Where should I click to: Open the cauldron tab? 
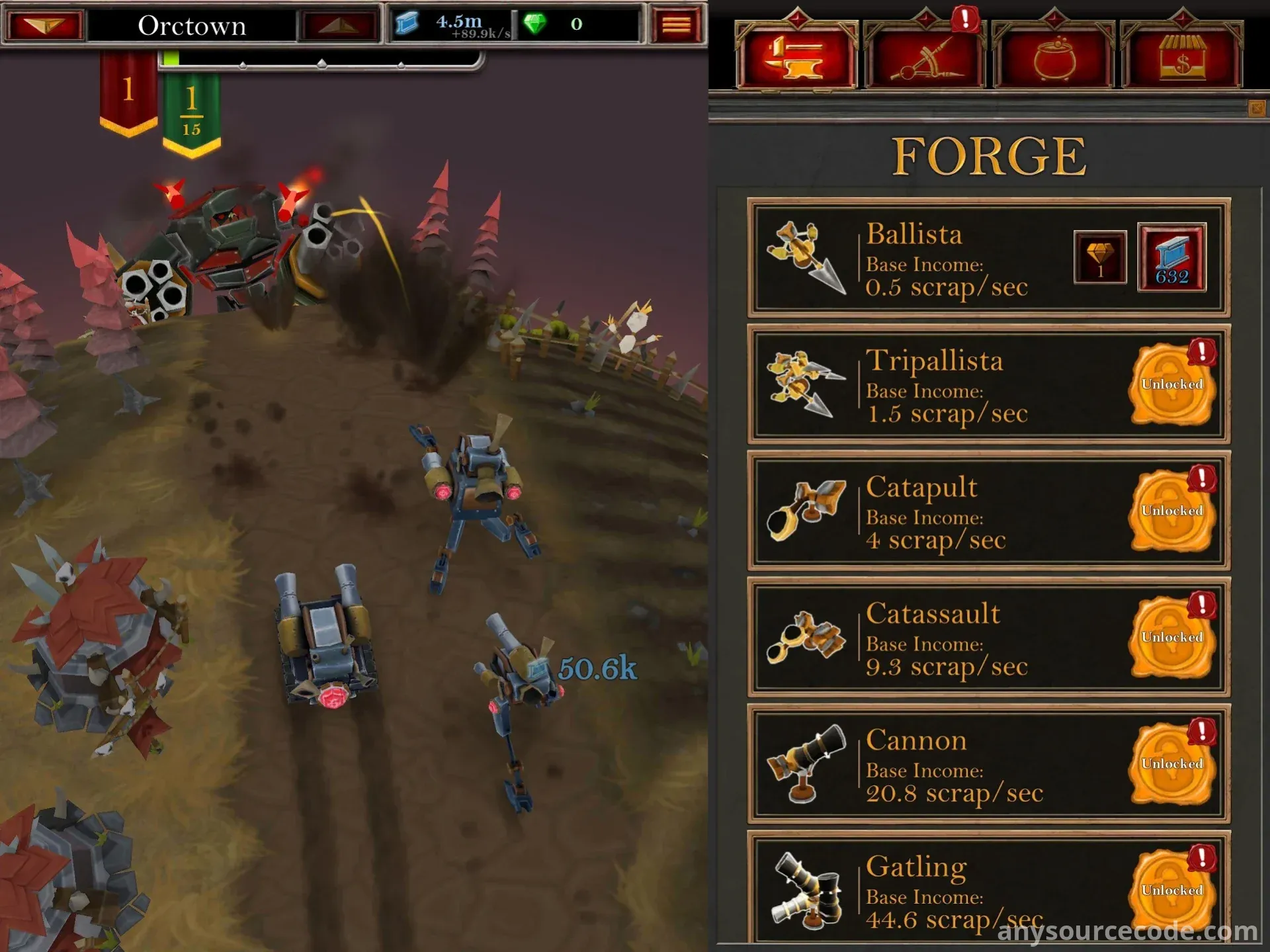point(1054,58)
